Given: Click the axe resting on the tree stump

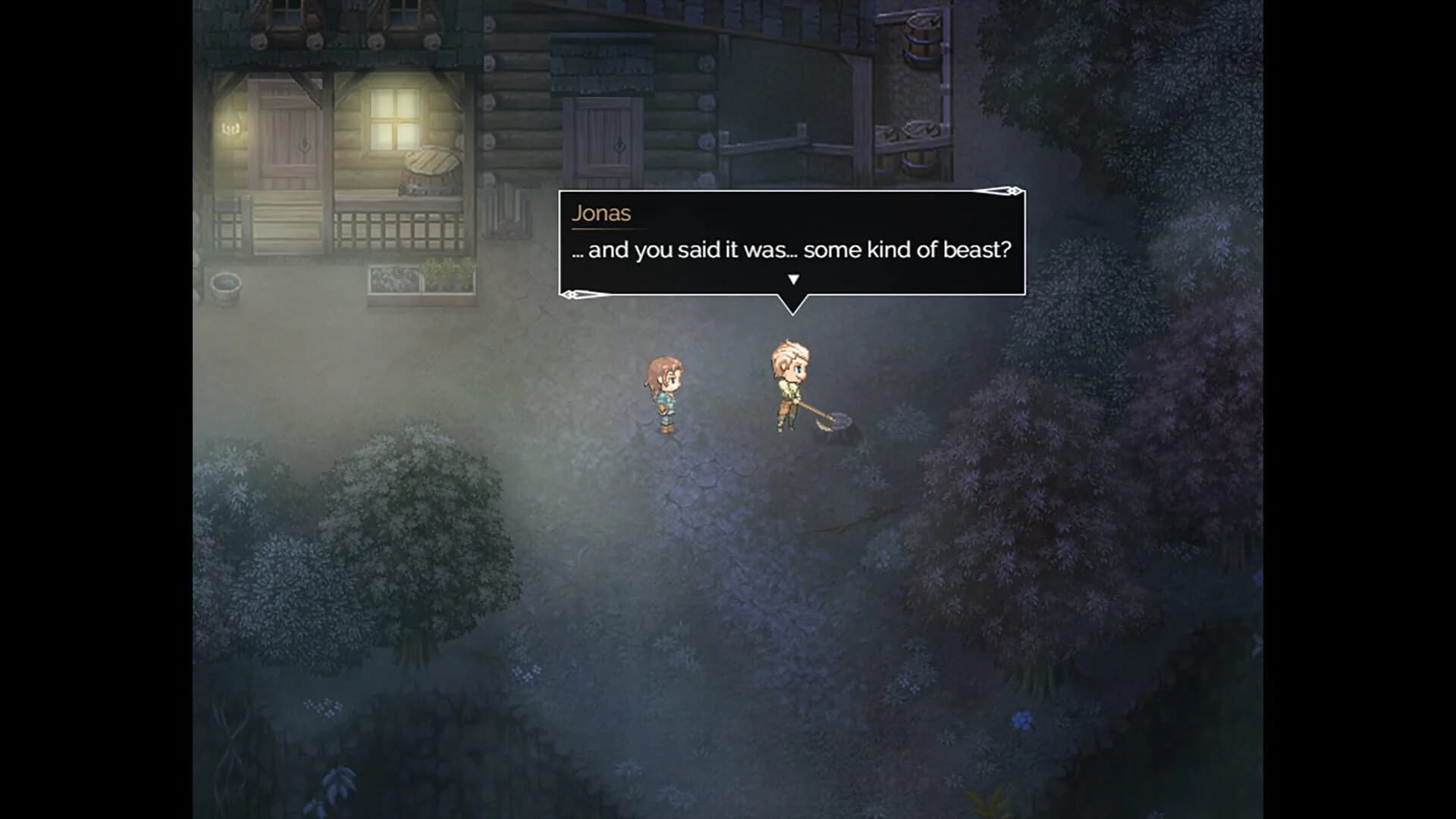Looking at the screenshot, I should [827, 421].
